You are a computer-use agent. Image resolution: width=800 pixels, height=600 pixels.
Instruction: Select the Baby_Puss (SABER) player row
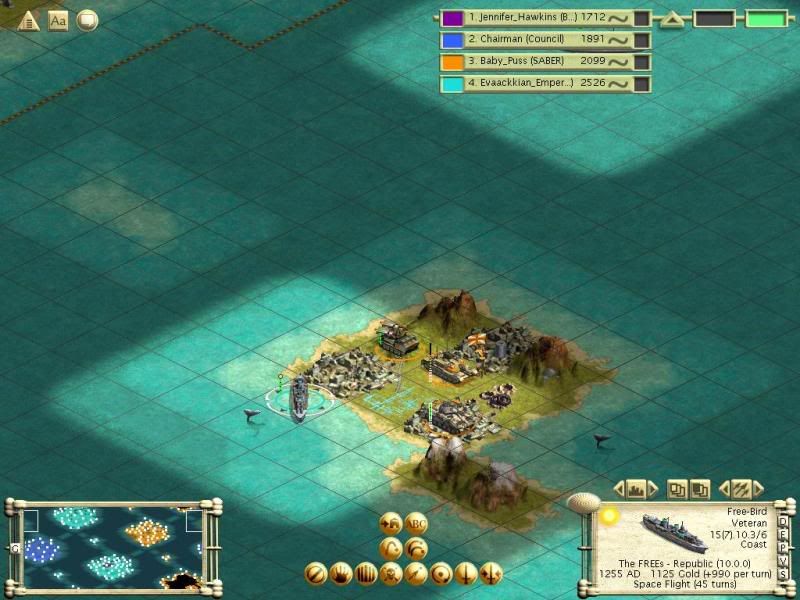coord(535,62)
